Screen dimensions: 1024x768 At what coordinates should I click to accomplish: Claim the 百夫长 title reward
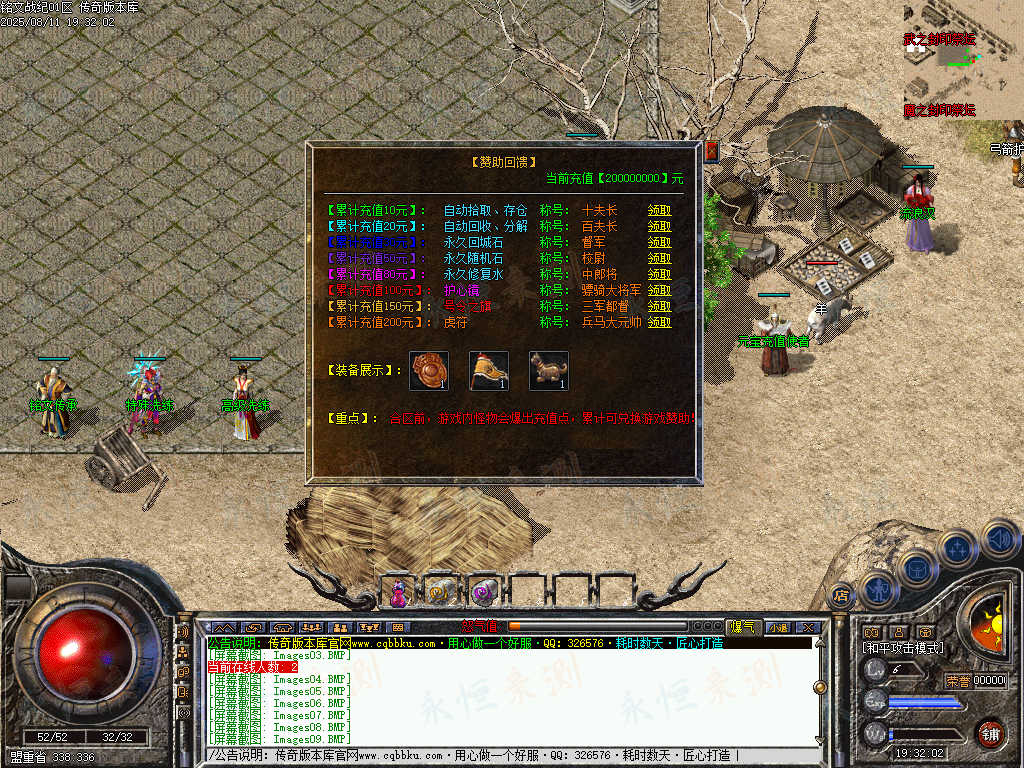[x=659, y=227]
